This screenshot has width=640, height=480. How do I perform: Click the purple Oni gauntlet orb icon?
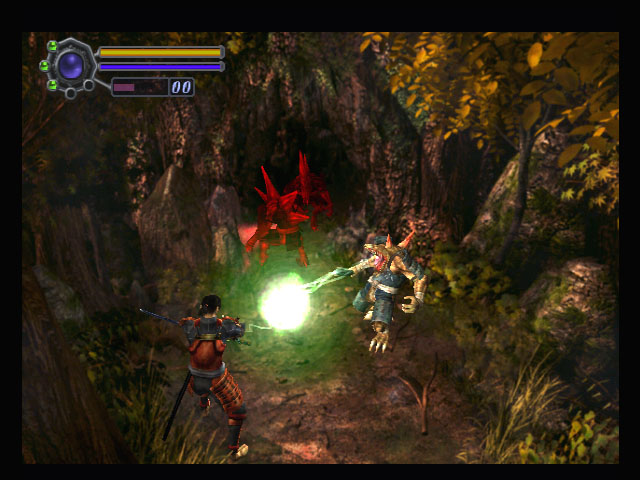point(71,66)
